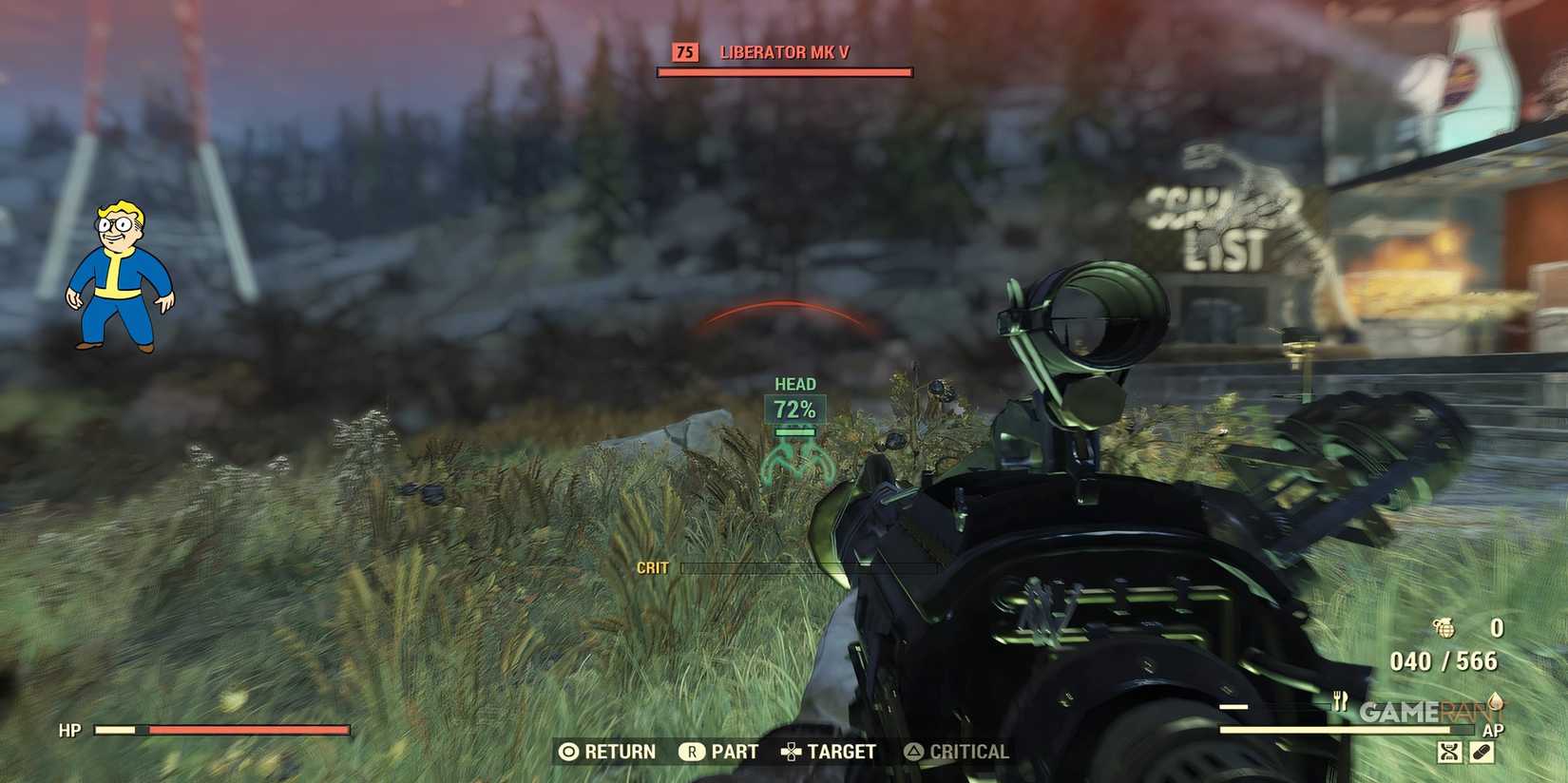This screenshot has width=1568, height=783.
Task: Click the grenade count icon
Action: click(1444, 627)
